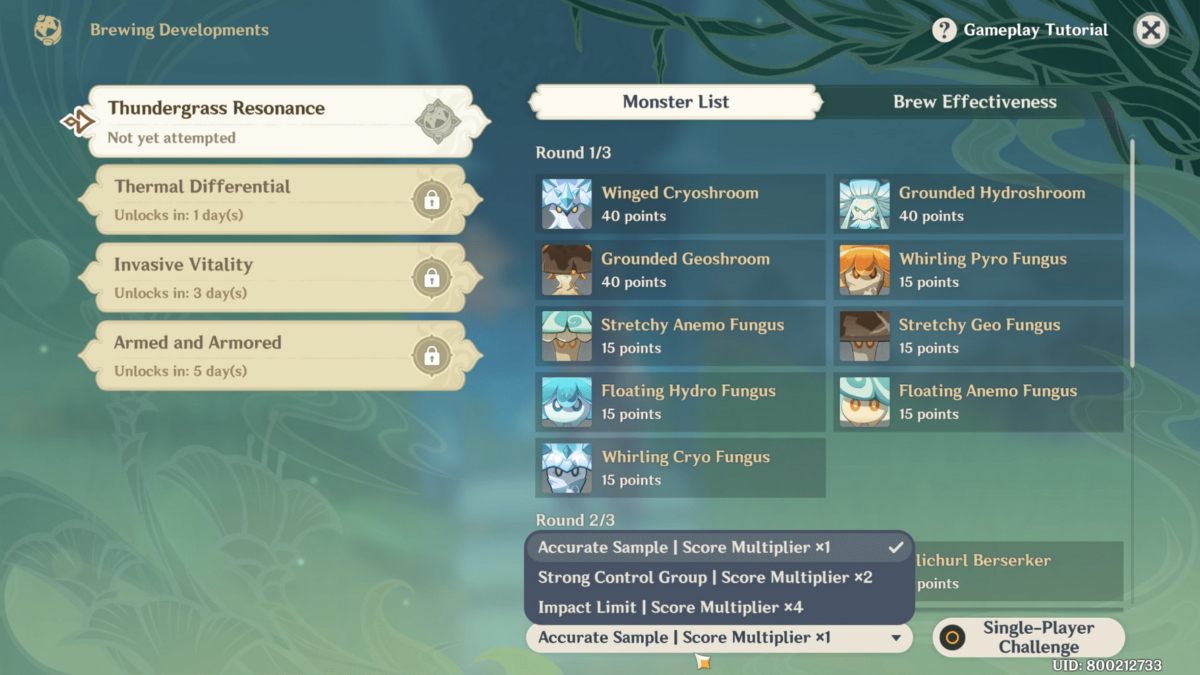Start the Single-Player Challenge
This screenshot has height=675, width=1200.
[1028, 637]
